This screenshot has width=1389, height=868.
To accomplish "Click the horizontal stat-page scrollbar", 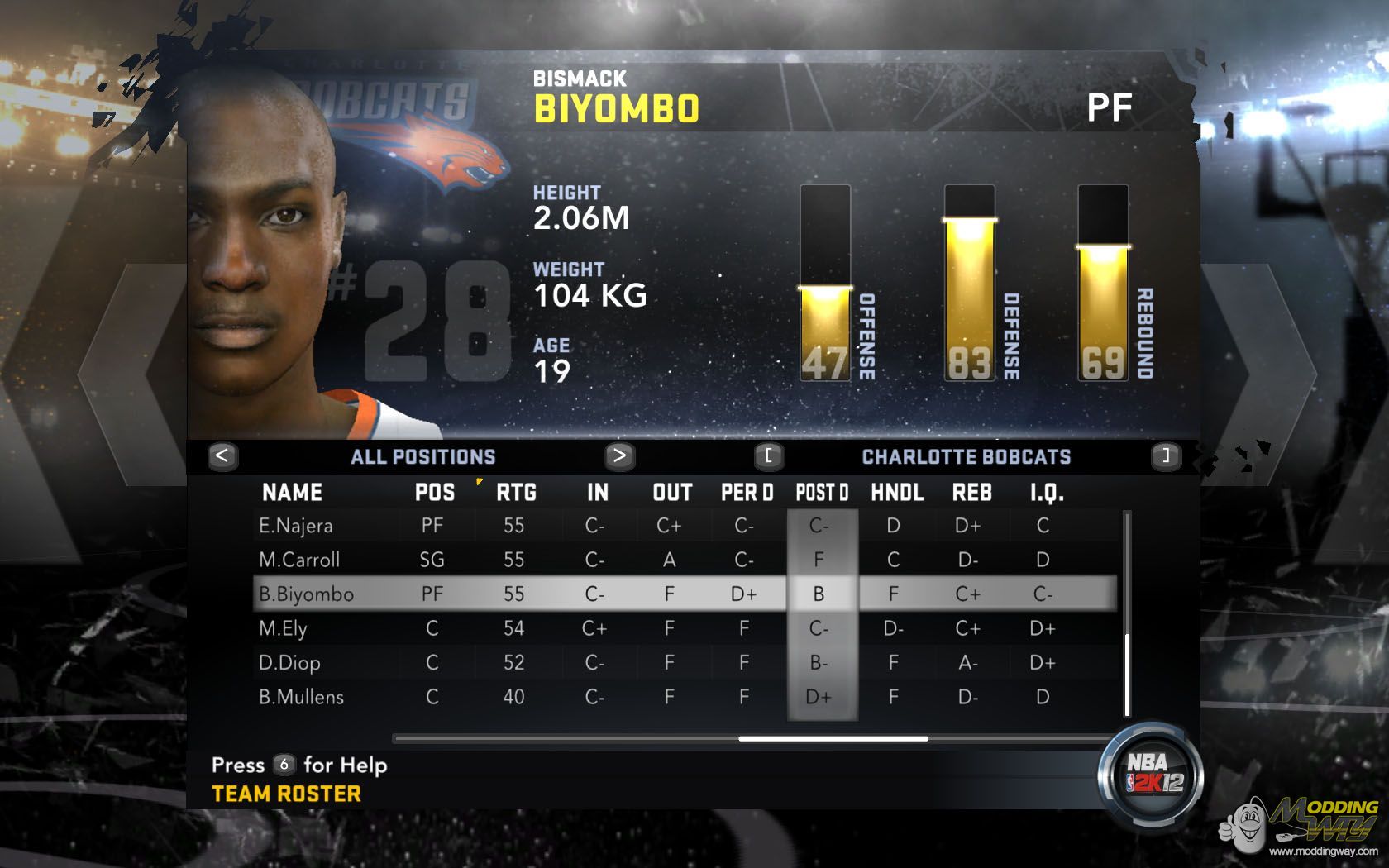I will tap(833, 738).
